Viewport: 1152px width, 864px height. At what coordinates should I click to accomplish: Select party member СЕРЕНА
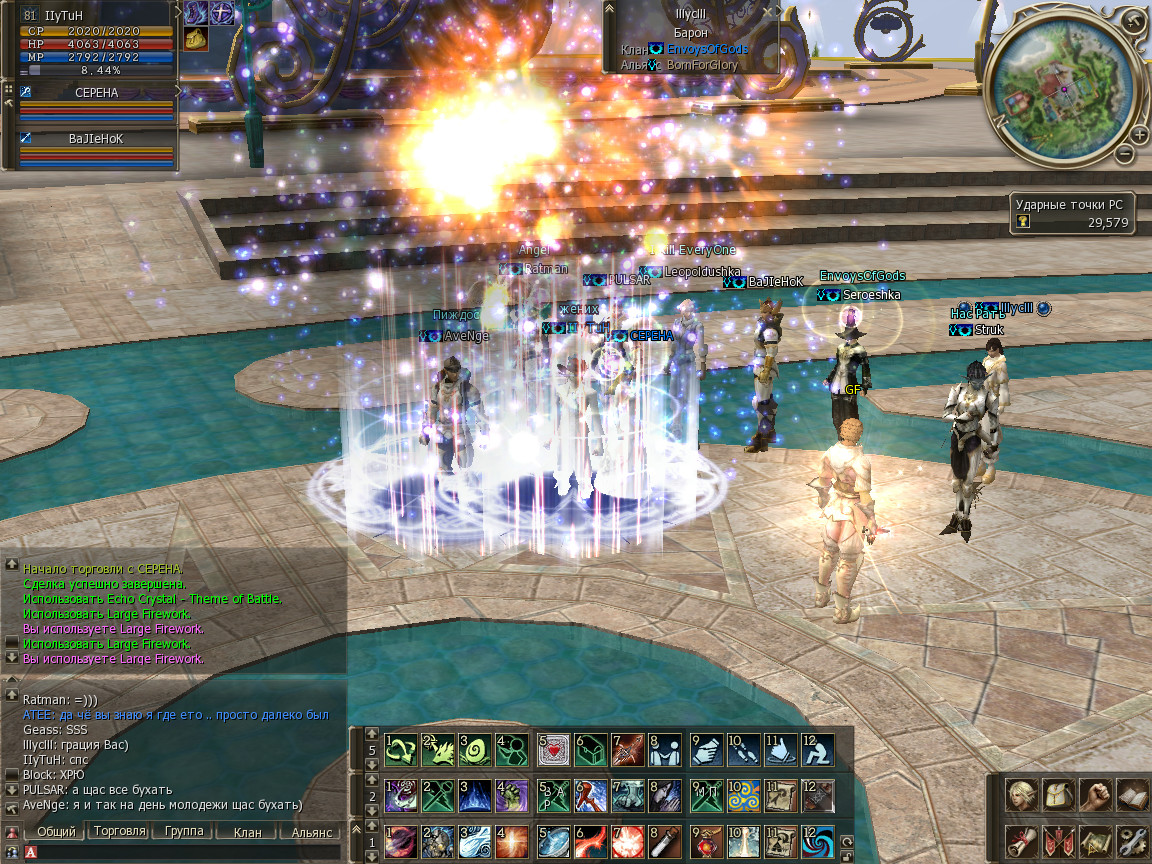point(96,93)
